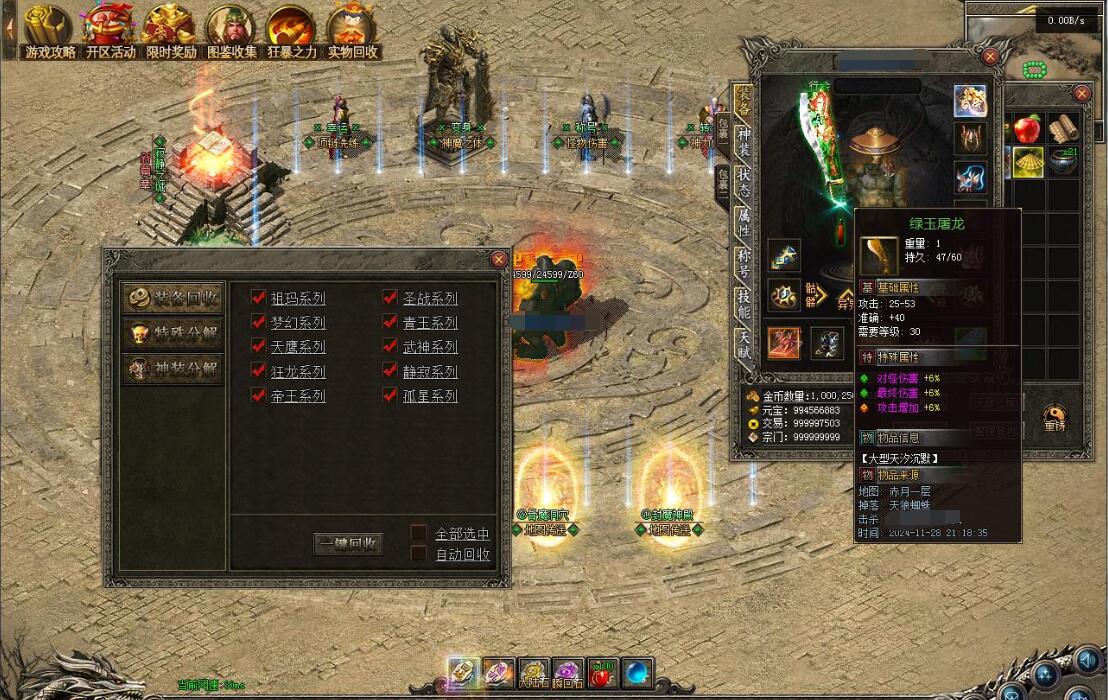This screenshot has height=700, width=1108.
Task: Open the 图鉴收集 collection menu
Action: click(x=232, y=30)
